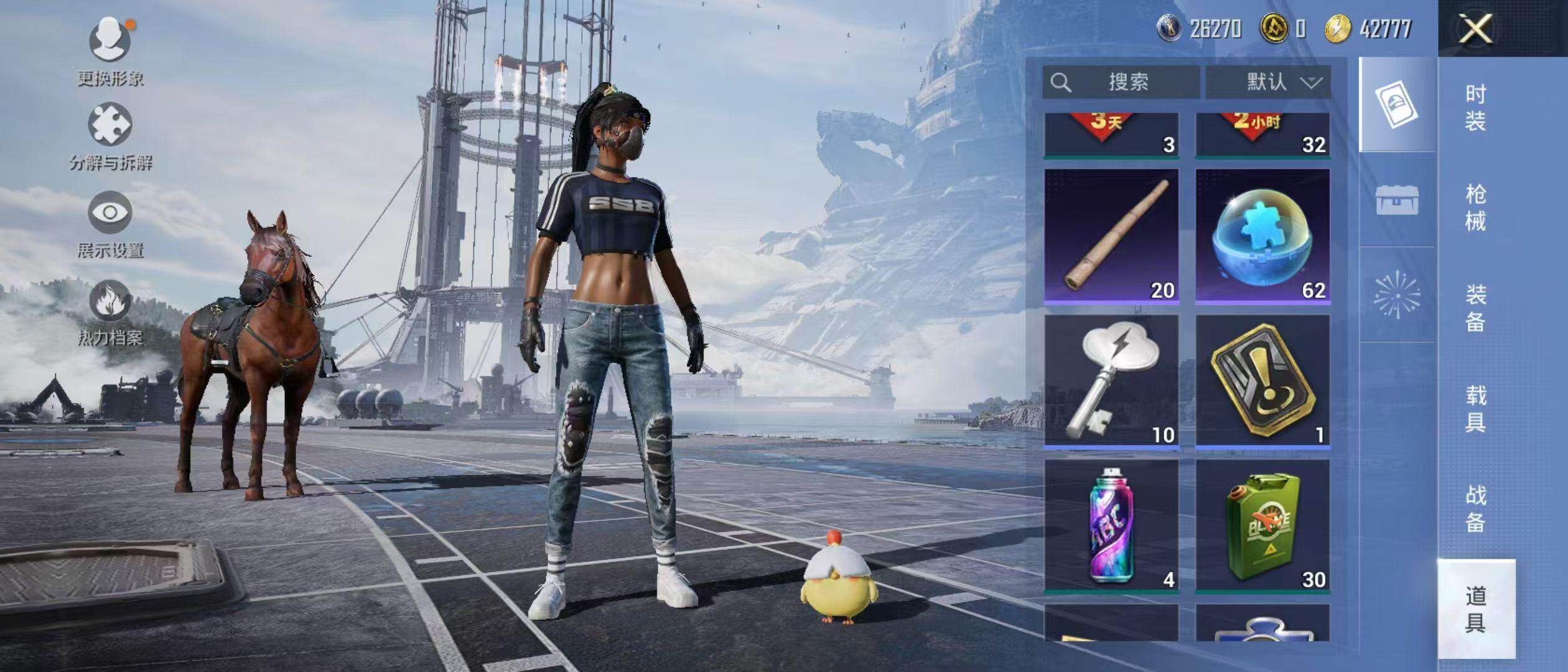Select the lightning cloud key item

click(x=1111, y=381)
